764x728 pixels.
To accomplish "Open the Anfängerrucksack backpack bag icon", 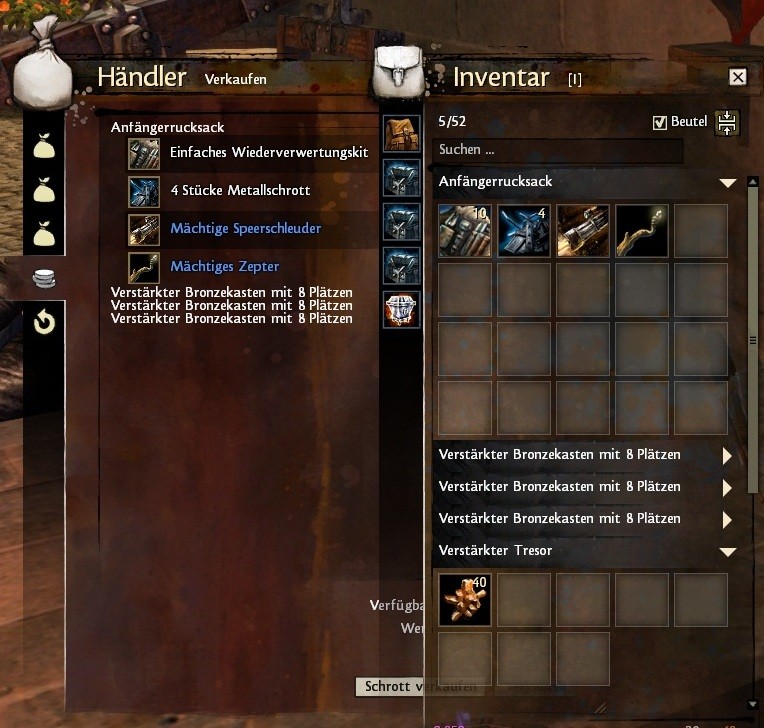I will pyautogui.click(x=401, y=134).
